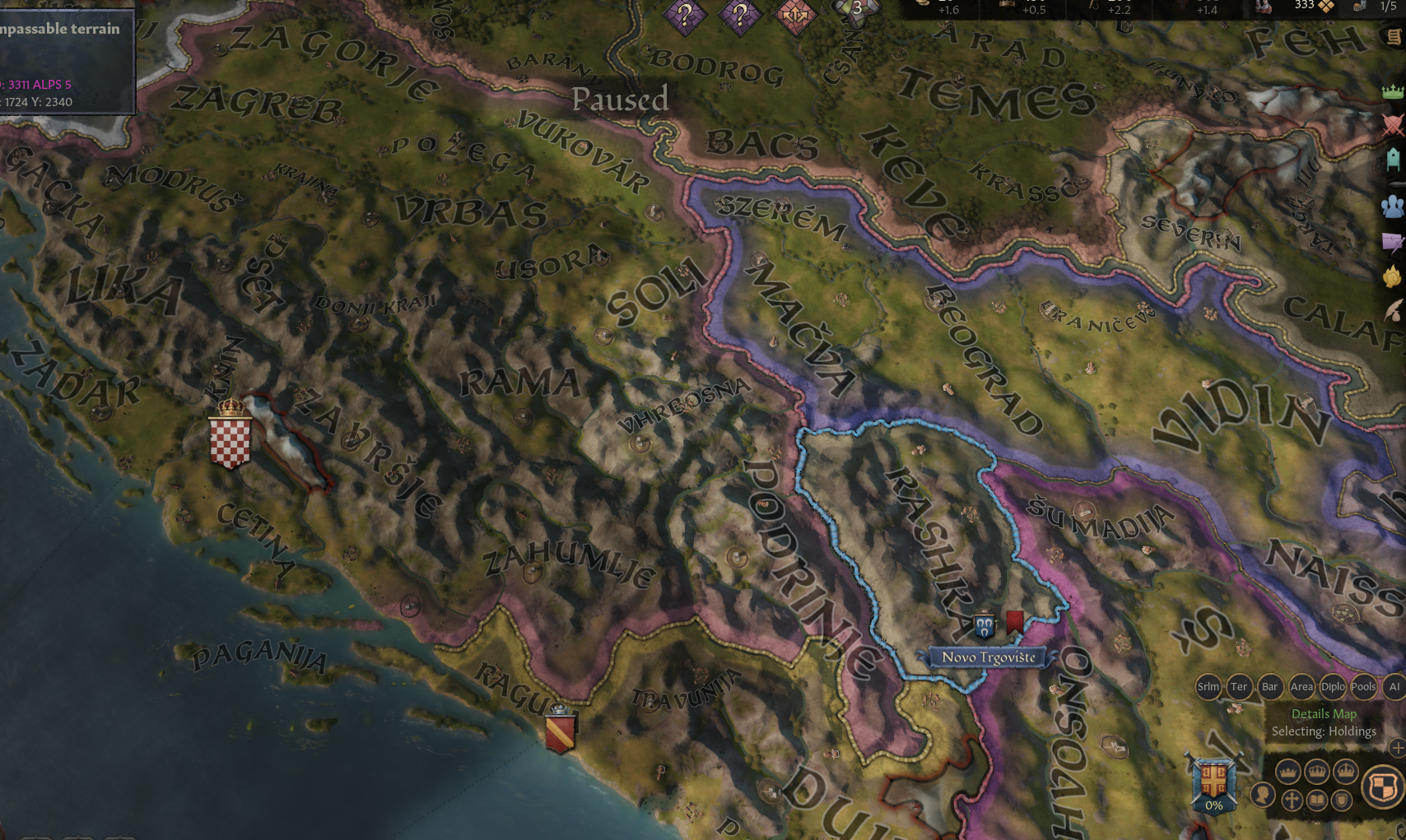Select the Area map mode button
The height and width of the screenshot is (840, 1406).
tap(1302, 687)
